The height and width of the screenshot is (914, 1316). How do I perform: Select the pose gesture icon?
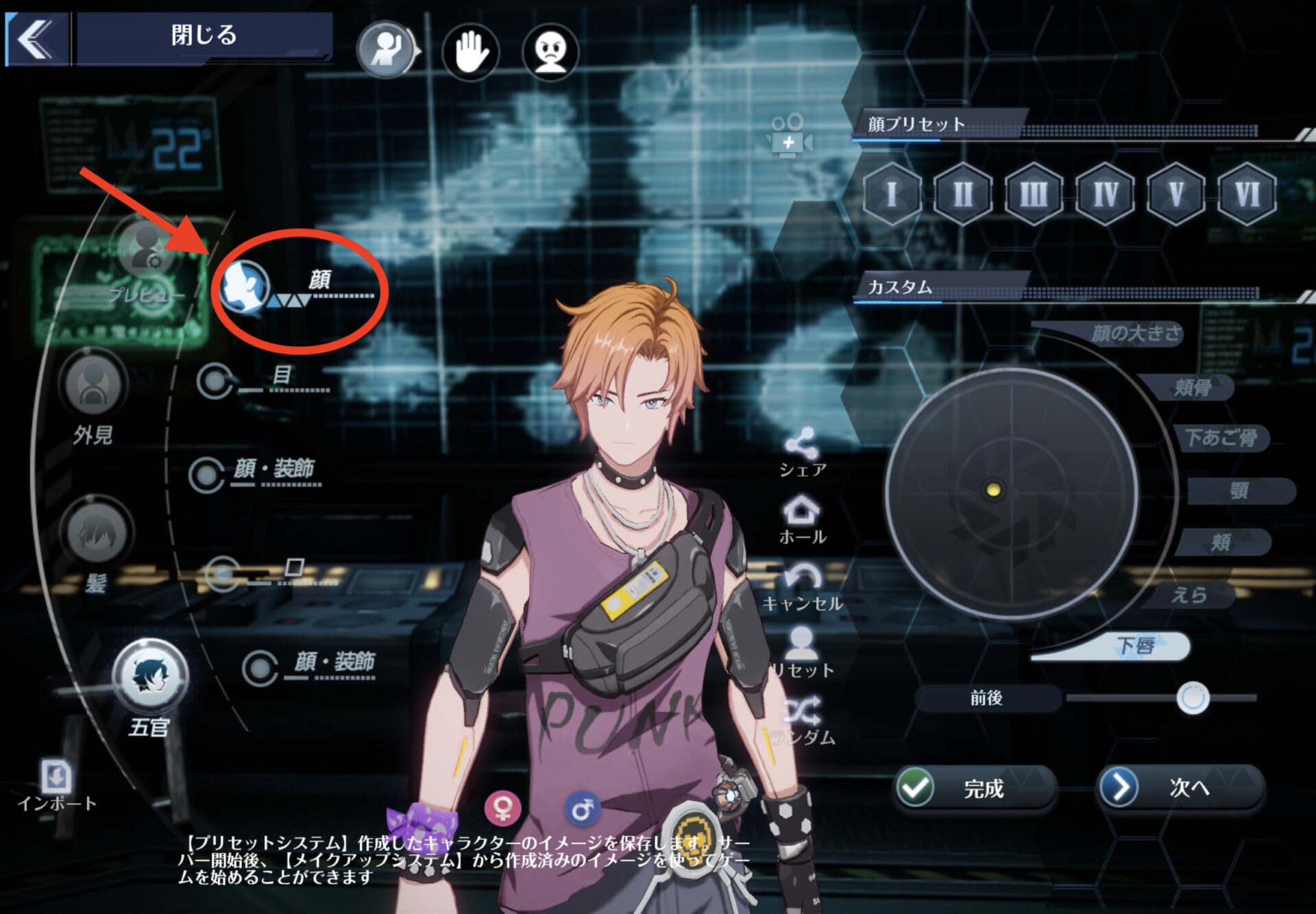point(387,50)
